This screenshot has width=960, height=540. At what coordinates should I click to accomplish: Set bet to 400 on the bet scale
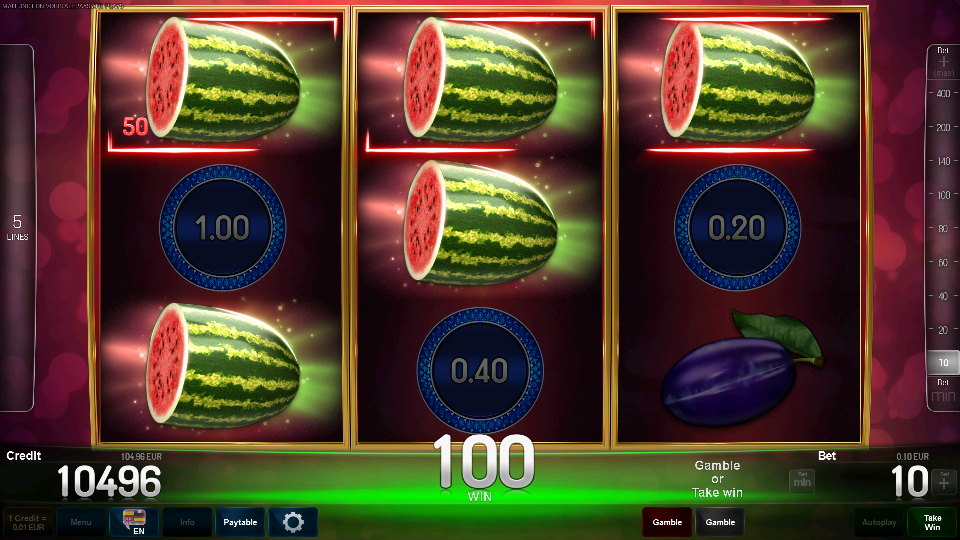coord(941,93)
